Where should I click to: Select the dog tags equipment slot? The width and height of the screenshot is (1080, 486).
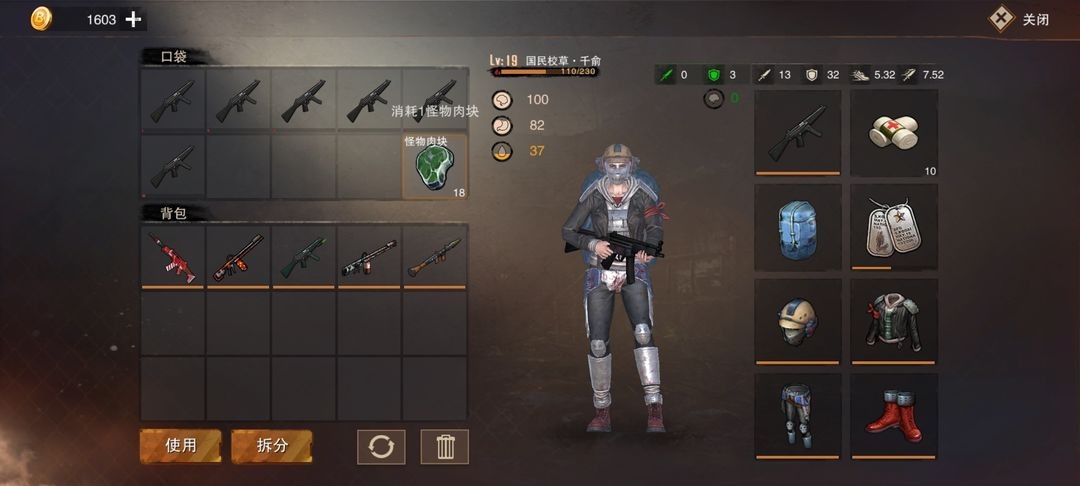894,227
